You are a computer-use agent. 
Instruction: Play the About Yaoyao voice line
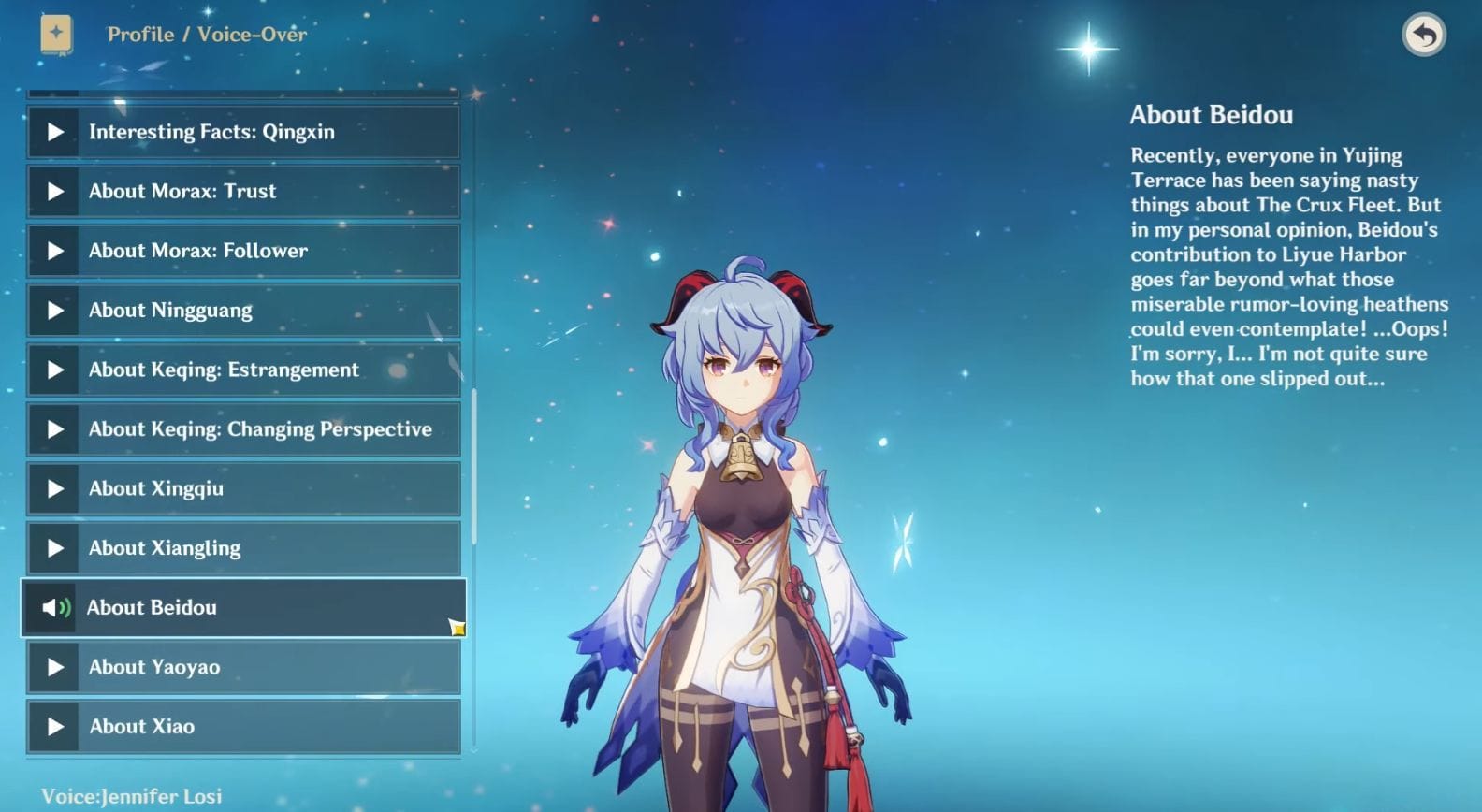(x=243, y=667)
